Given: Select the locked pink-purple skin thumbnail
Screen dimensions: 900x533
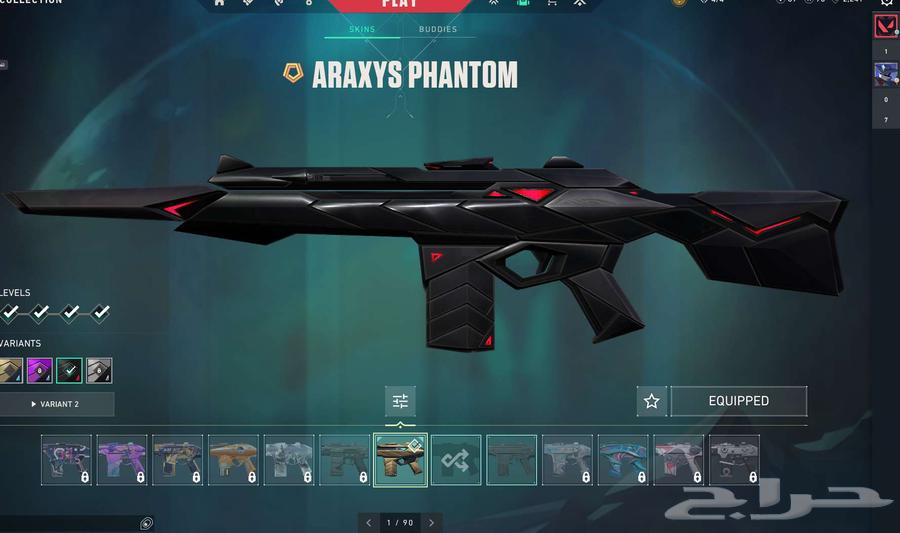Looking at the screenshot, I should point(122,460).
